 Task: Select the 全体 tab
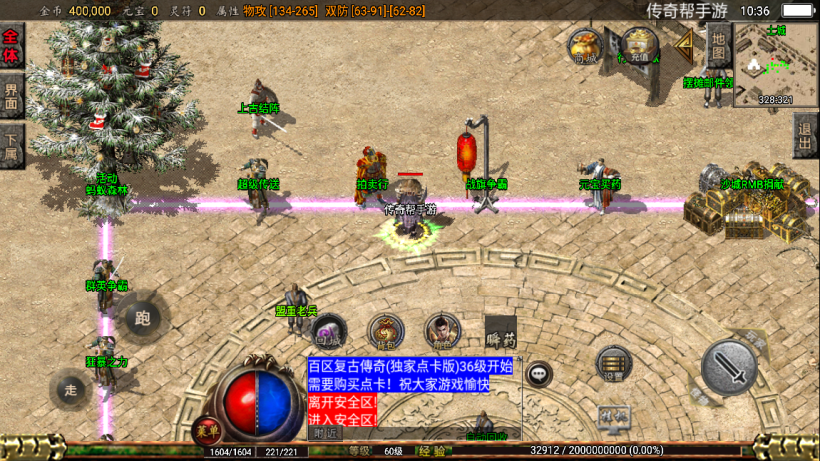(x=11, y=47)
